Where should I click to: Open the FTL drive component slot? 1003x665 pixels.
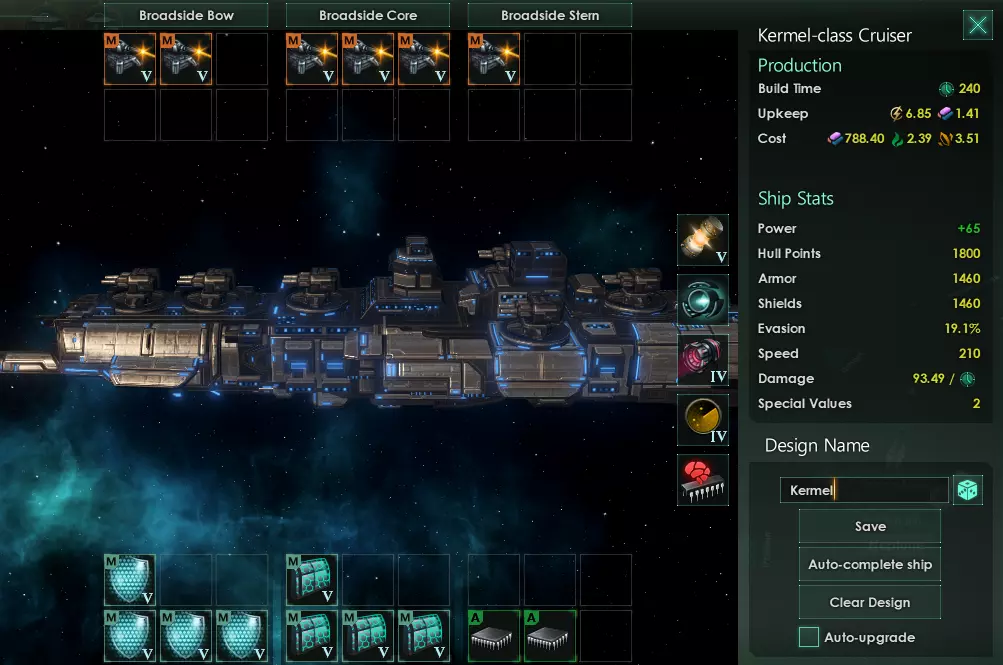703,300
